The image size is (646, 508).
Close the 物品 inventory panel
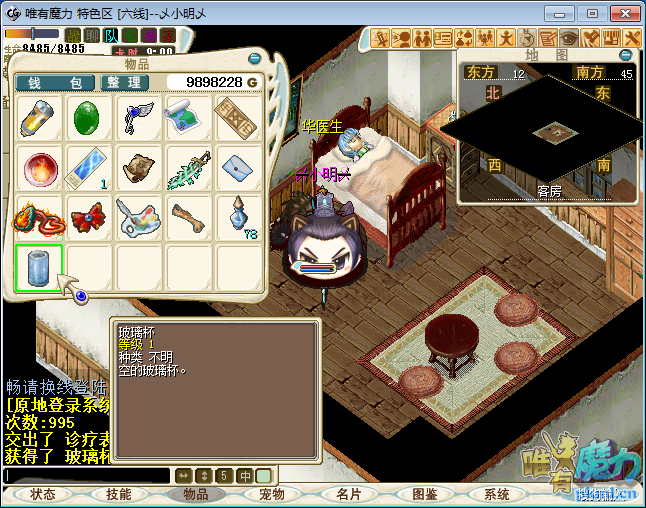254,58
